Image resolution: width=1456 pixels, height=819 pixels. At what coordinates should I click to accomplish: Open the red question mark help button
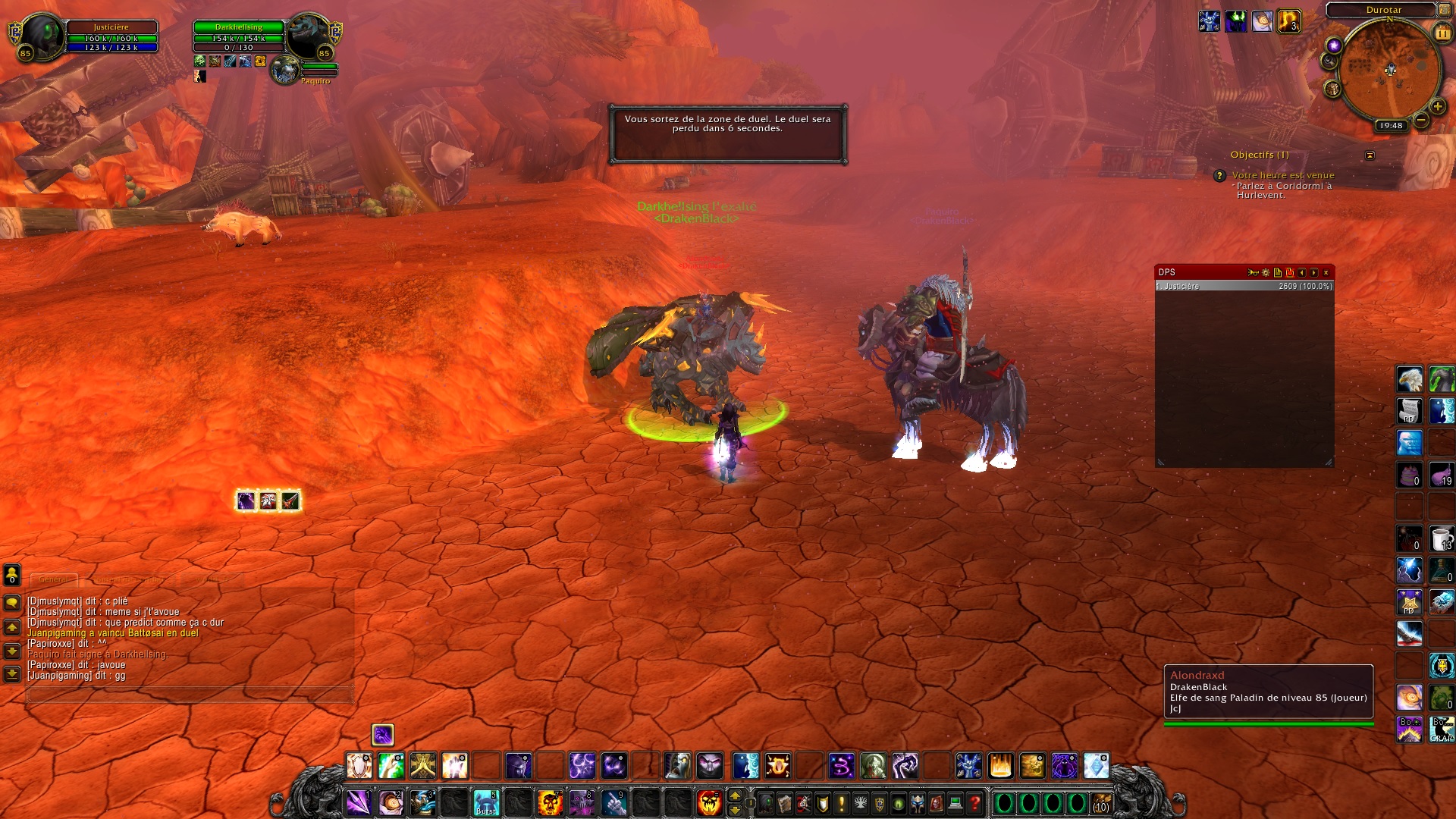pyautogui.click(x=974, y=802)
